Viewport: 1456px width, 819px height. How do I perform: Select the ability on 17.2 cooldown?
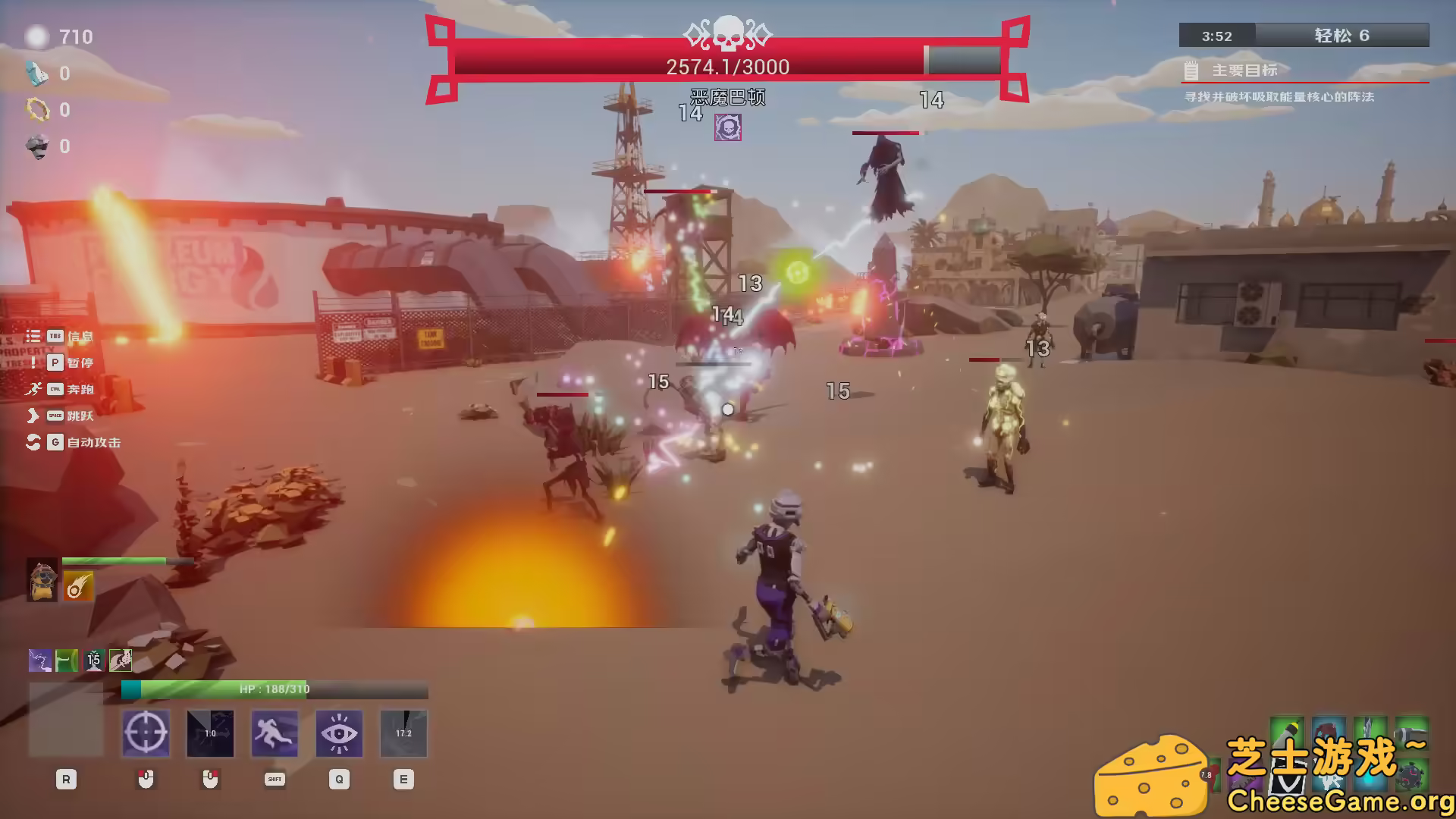(x=403, y=733)
